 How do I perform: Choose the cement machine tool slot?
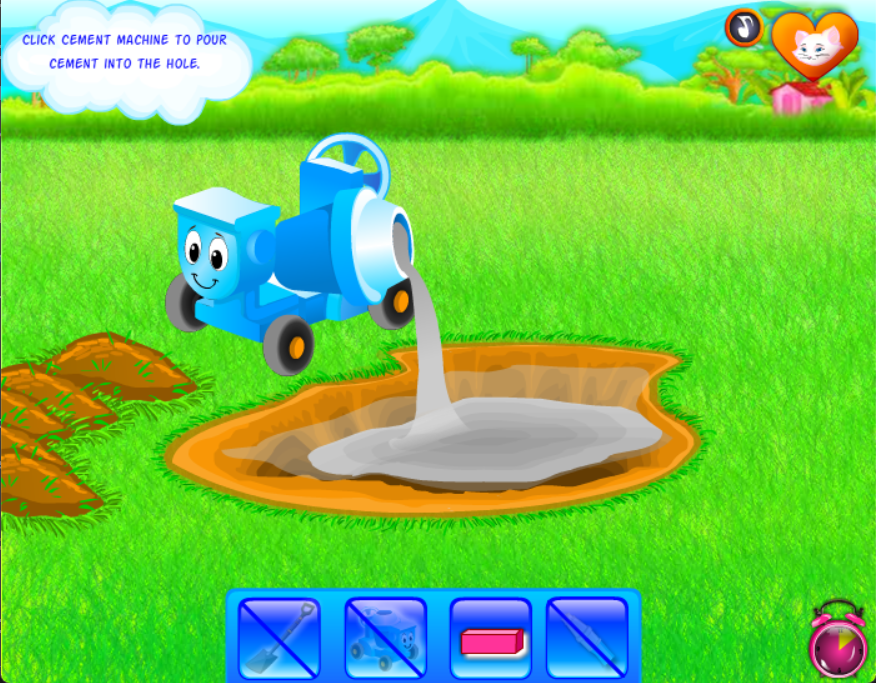point(386,638)
